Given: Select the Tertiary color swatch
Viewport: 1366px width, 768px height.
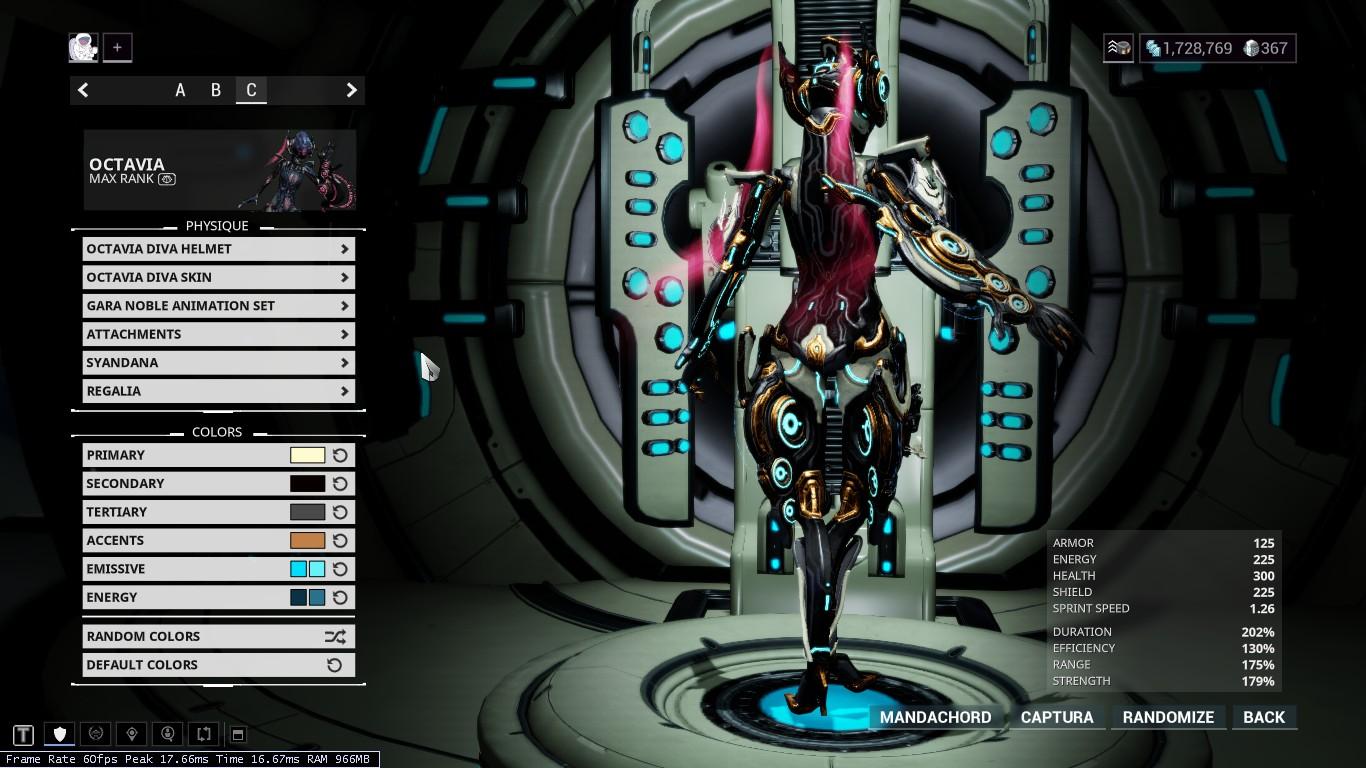Looking at the screenshot, I should tap(307, 512).
